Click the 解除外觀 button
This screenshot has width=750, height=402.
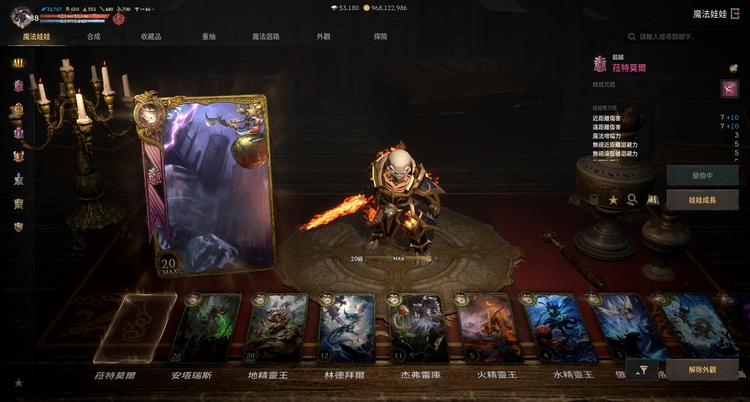coord(702,371)
